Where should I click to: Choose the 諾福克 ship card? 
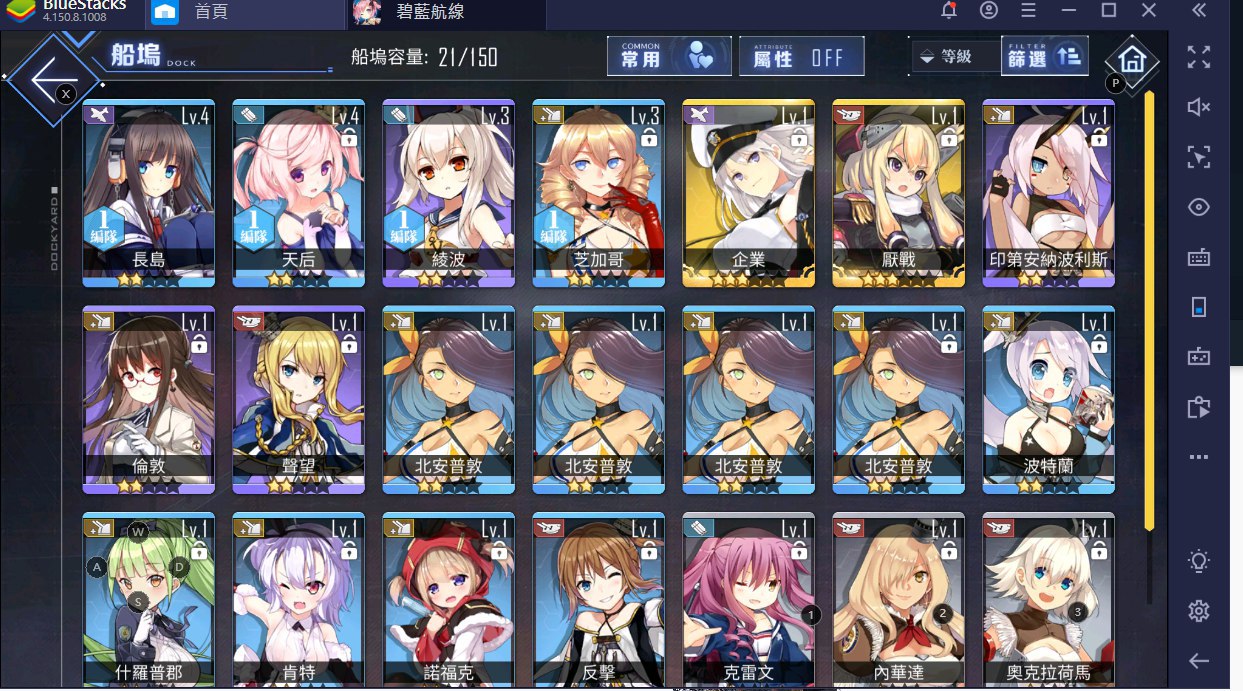click(448, 600)
